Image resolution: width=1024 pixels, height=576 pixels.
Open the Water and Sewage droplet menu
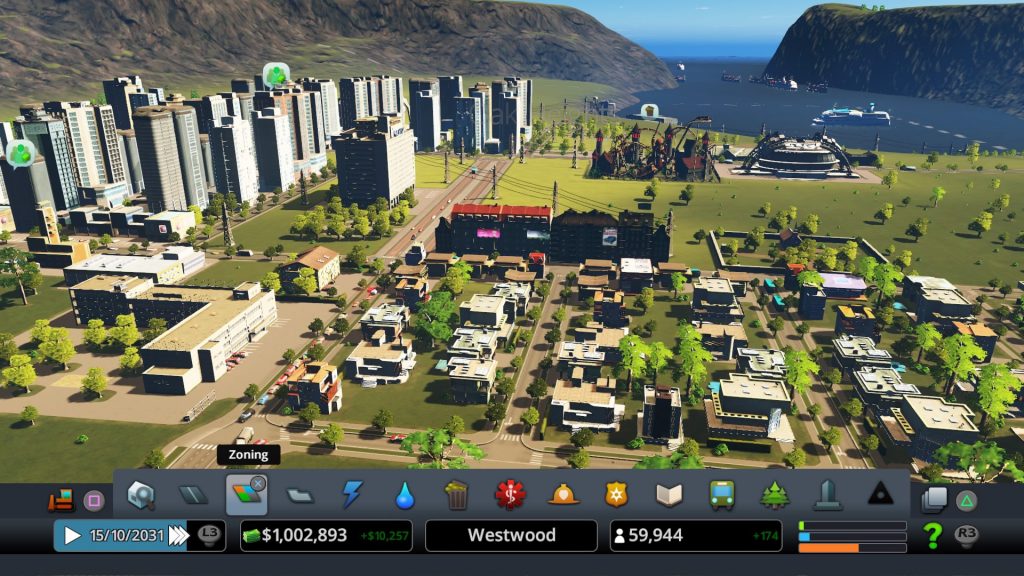point(404,494)
